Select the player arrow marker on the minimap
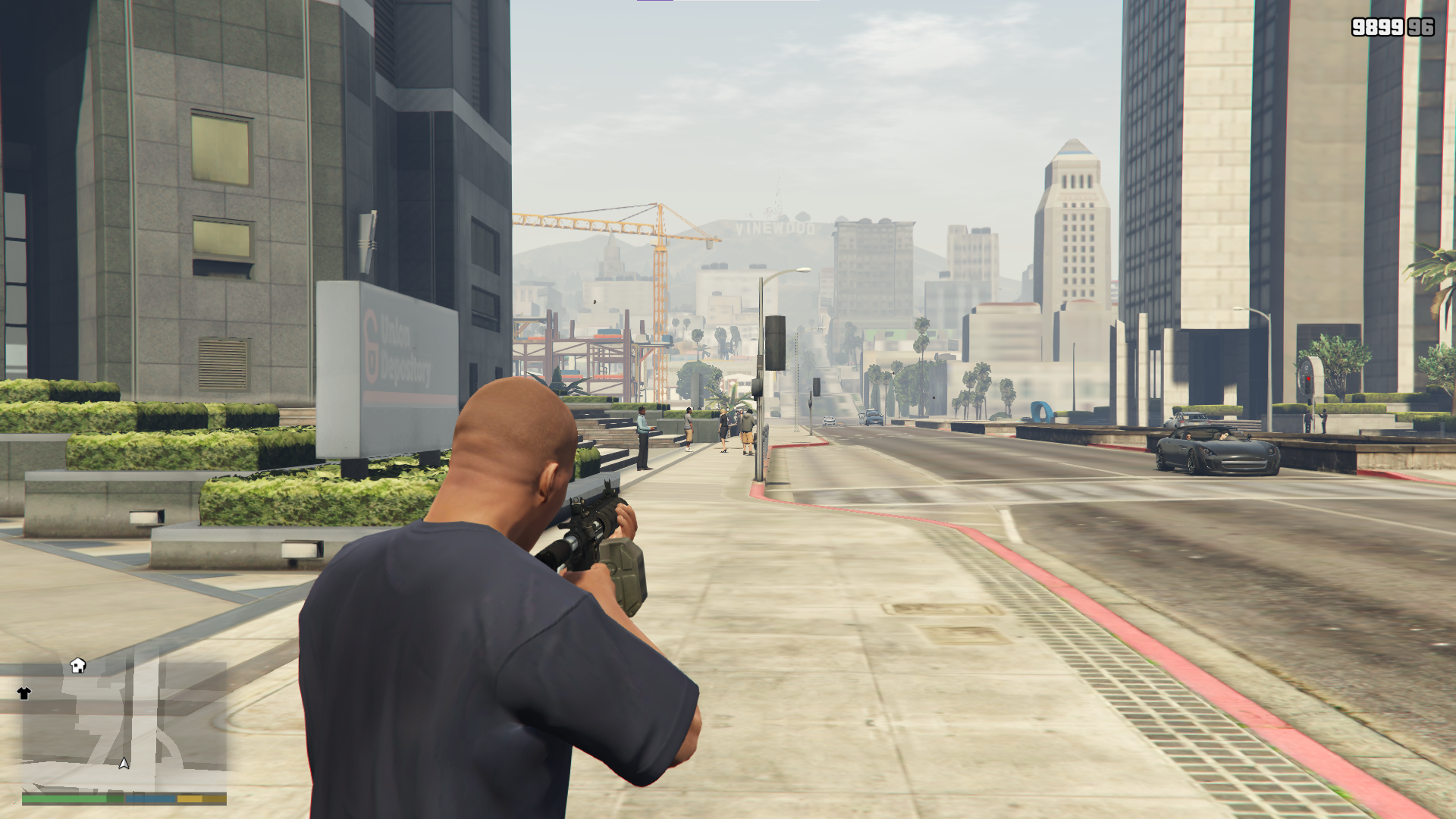This screenshot has height=819, width=1456. pyautogui.click(x=124, y=765)
